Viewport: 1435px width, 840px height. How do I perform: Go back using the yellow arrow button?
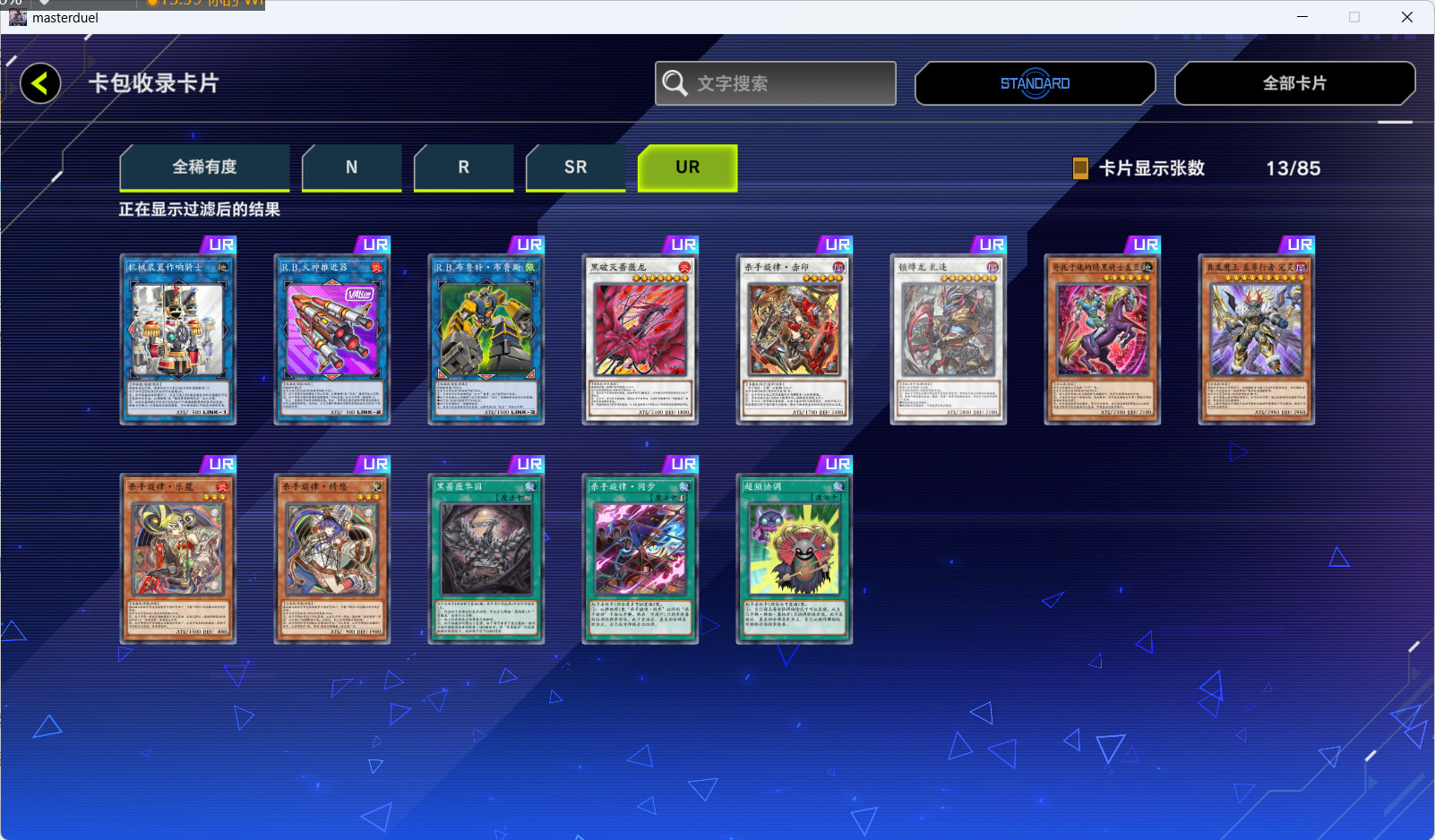tap(40, 83)
